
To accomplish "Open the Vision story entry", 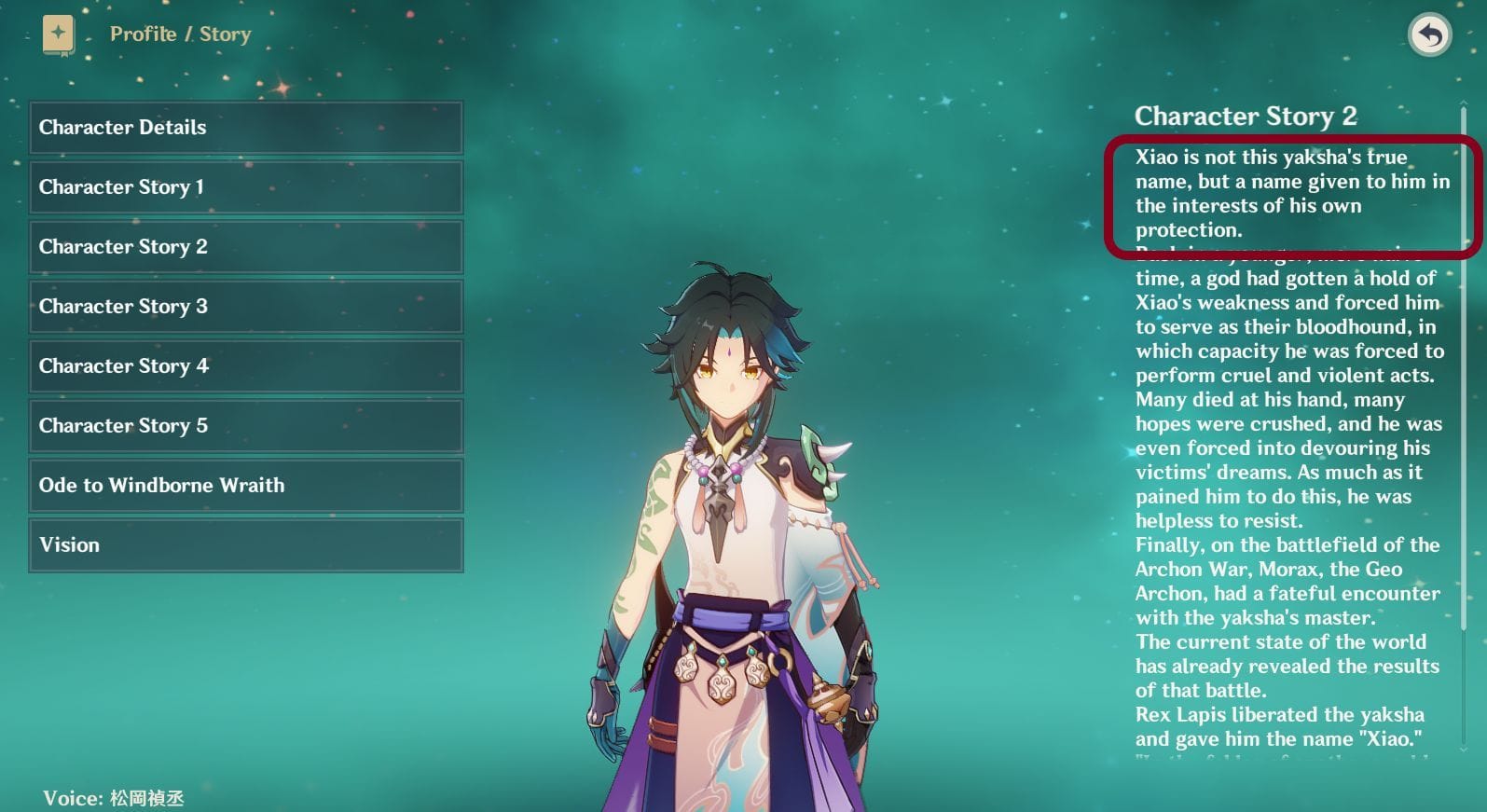I will tap(245, 545).
